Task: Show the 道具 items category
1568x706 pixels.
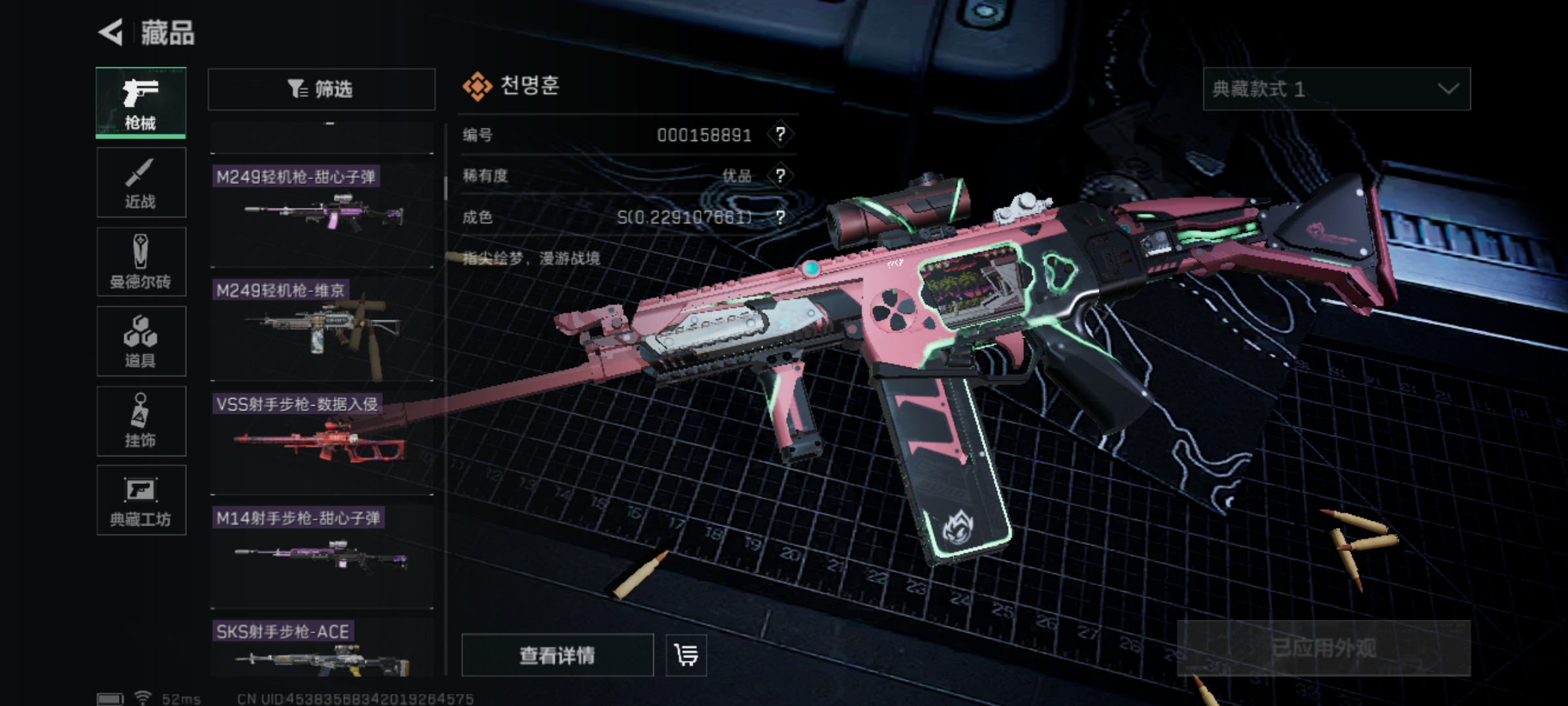Action: [141, 341]
